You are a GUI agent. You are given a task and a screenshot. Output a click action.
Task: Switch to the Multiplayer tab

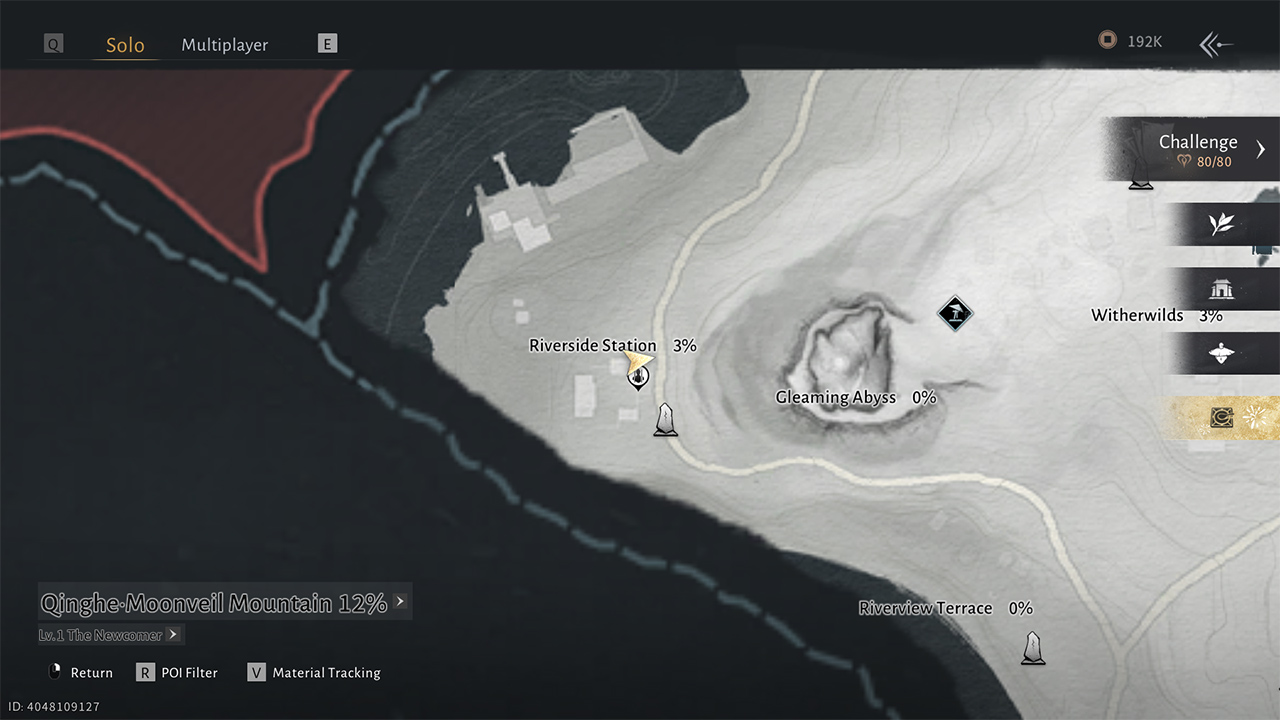point(224,45)
